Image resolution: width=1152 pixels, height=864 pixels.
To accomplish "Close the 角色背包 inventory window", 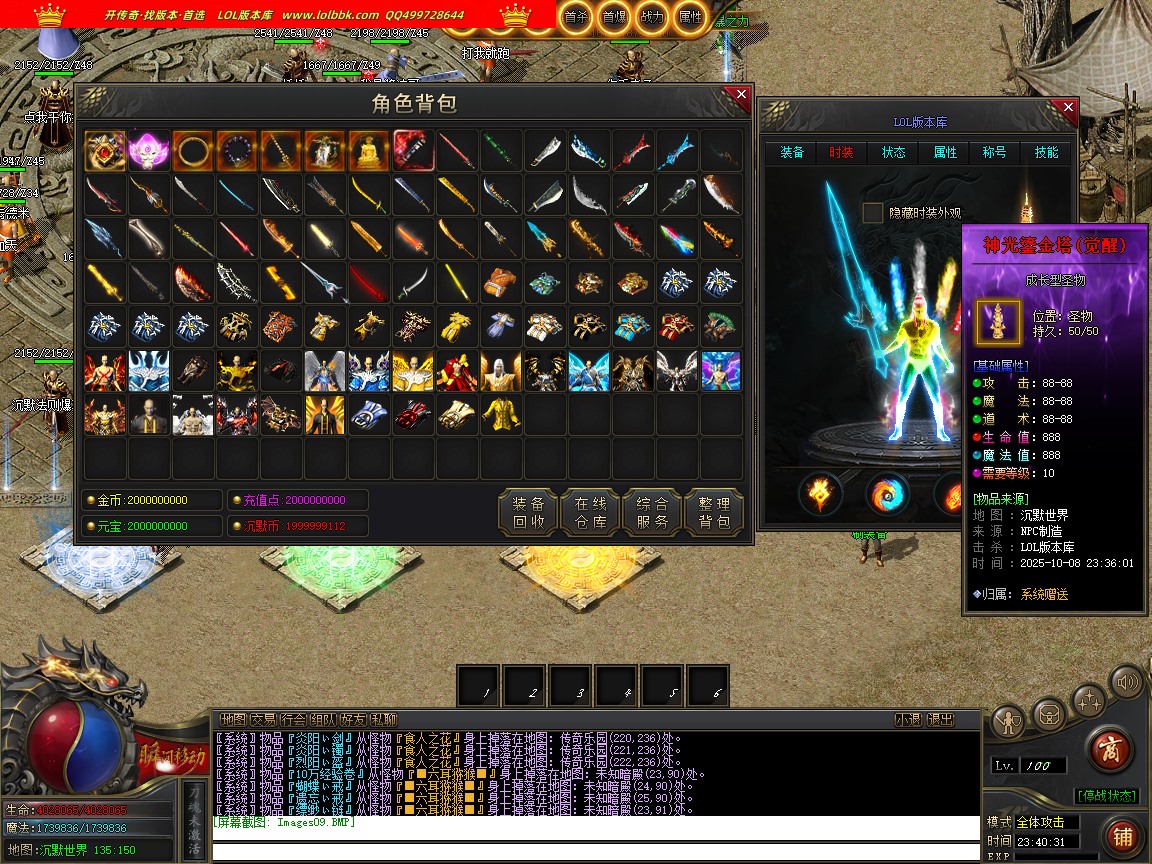I will pyautogui.click(x=741, y=95).
